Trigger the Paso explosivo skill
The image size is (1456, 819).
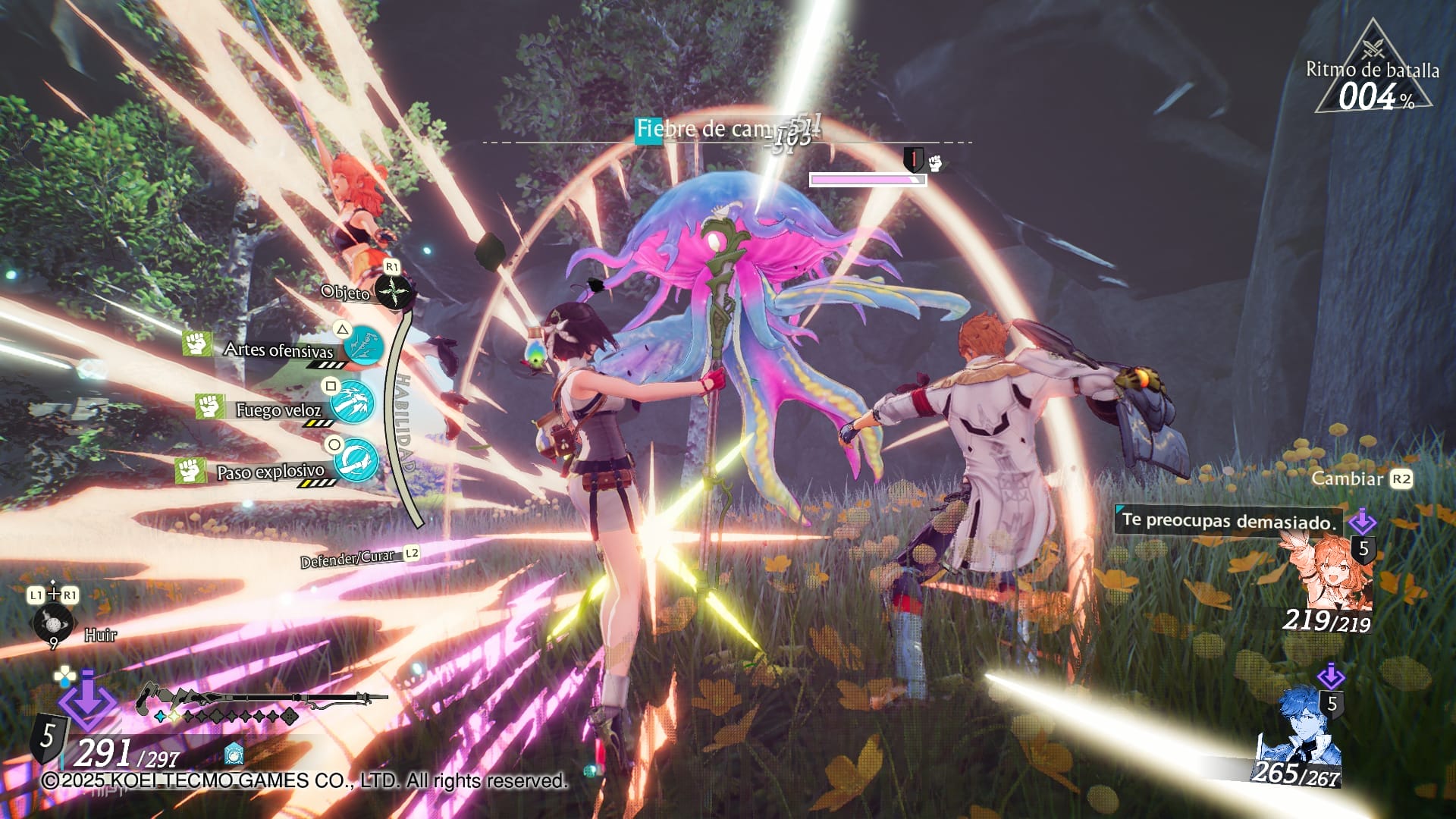356,460
